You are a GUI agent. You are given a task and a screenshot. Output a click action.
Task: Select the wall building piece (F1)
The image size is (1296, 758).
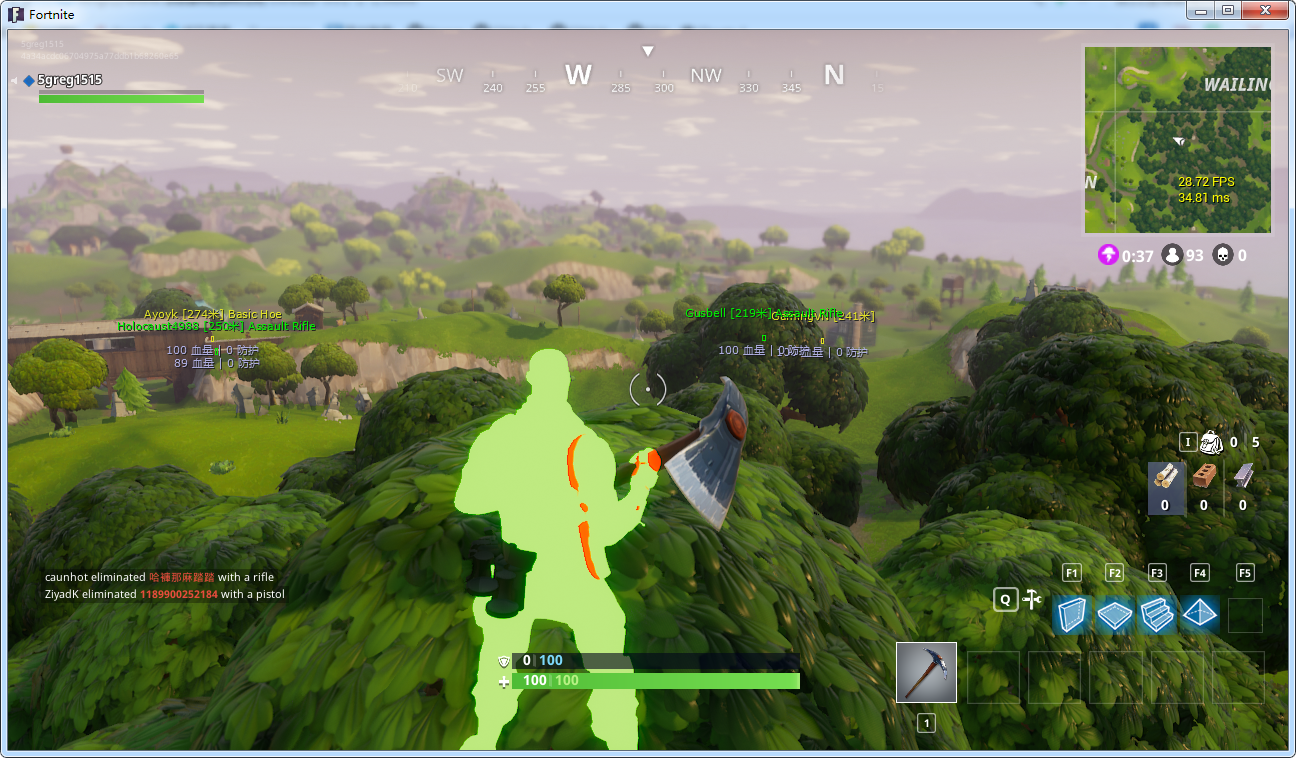[x=1070, y=615]
